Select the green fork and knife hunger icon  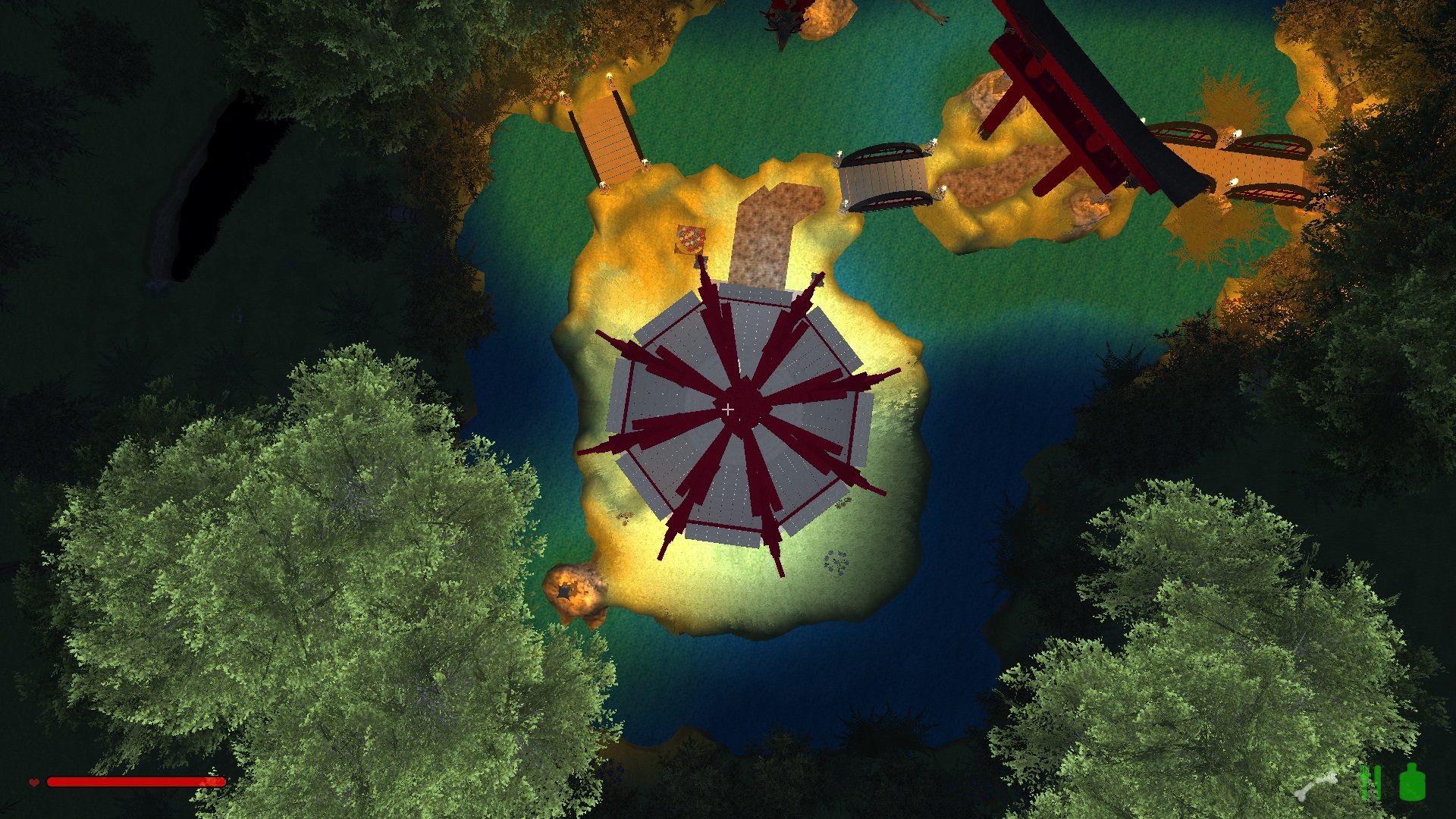[1370, 783]
